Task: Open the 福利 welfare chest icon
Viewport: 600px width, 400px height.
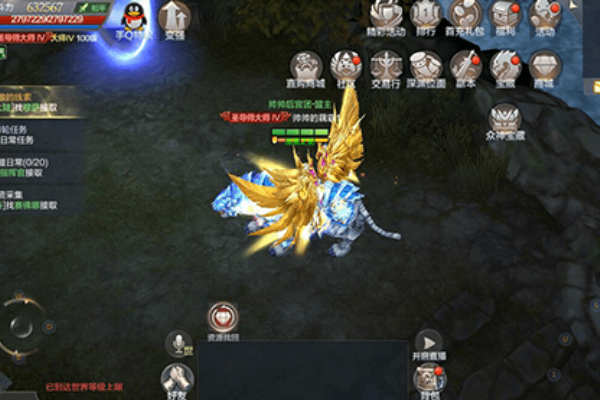Action: [506, 14]
